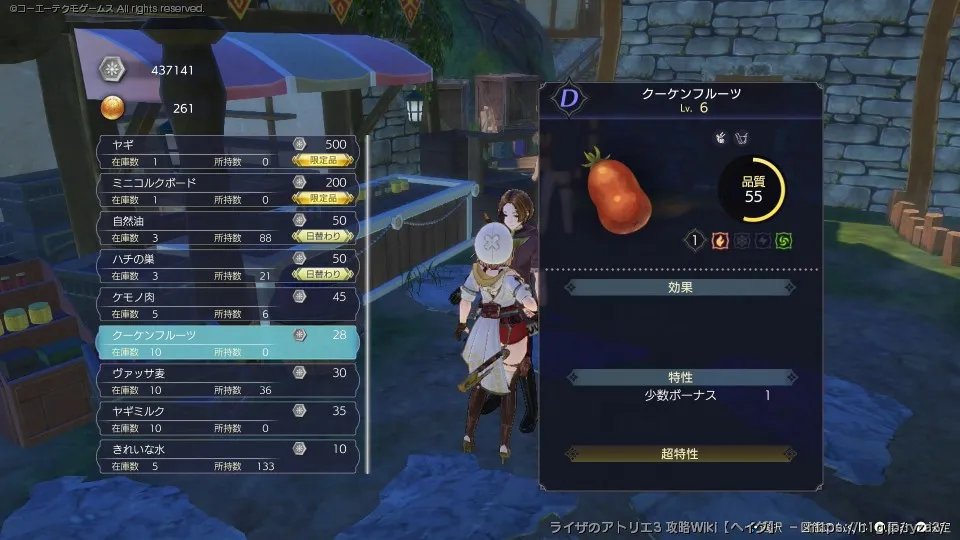Open the 効果 section header
The width and height of the screenshot is (960, 540).
click(681, 287)
